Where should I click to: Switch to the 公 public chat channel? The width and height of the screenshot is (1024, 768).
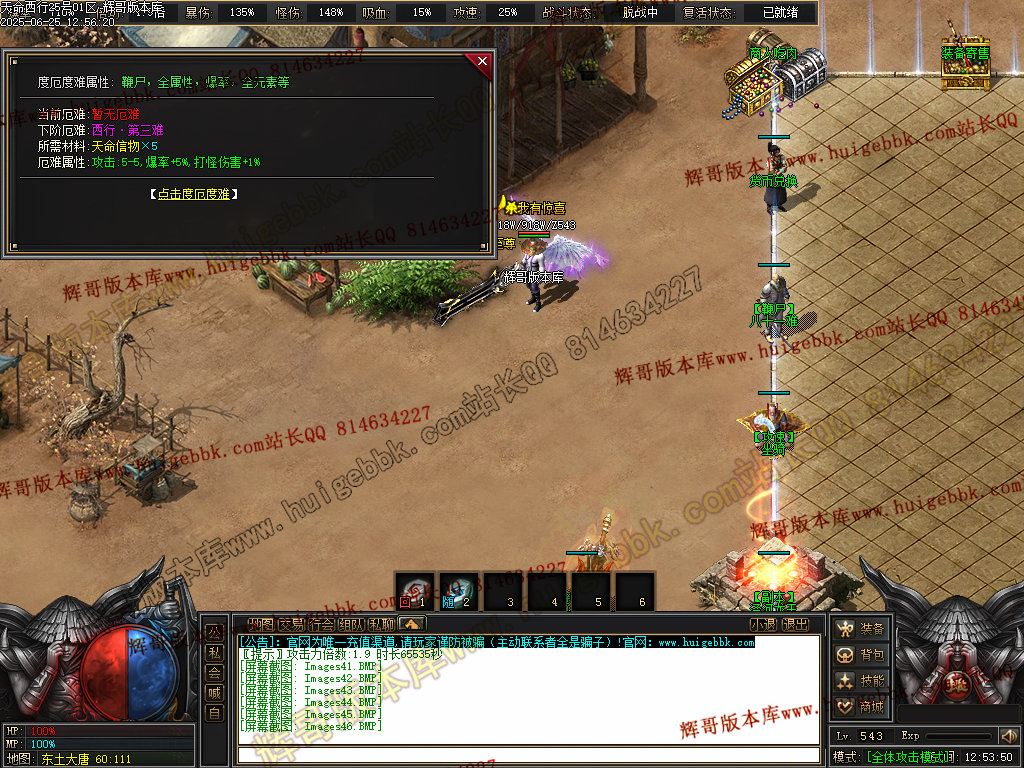pos(214,633)
